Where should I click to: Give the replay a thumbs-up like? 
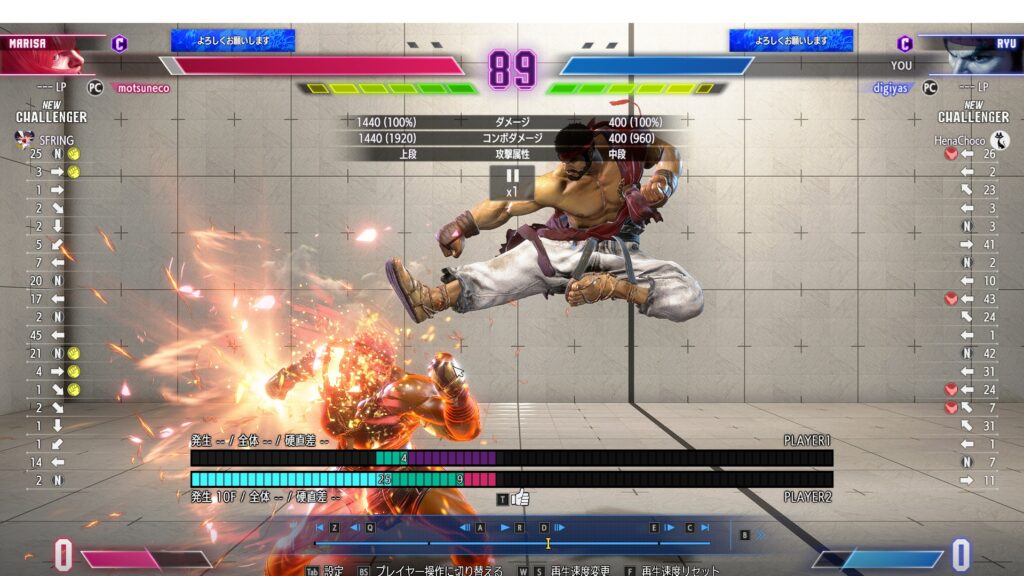click(520, 497)
